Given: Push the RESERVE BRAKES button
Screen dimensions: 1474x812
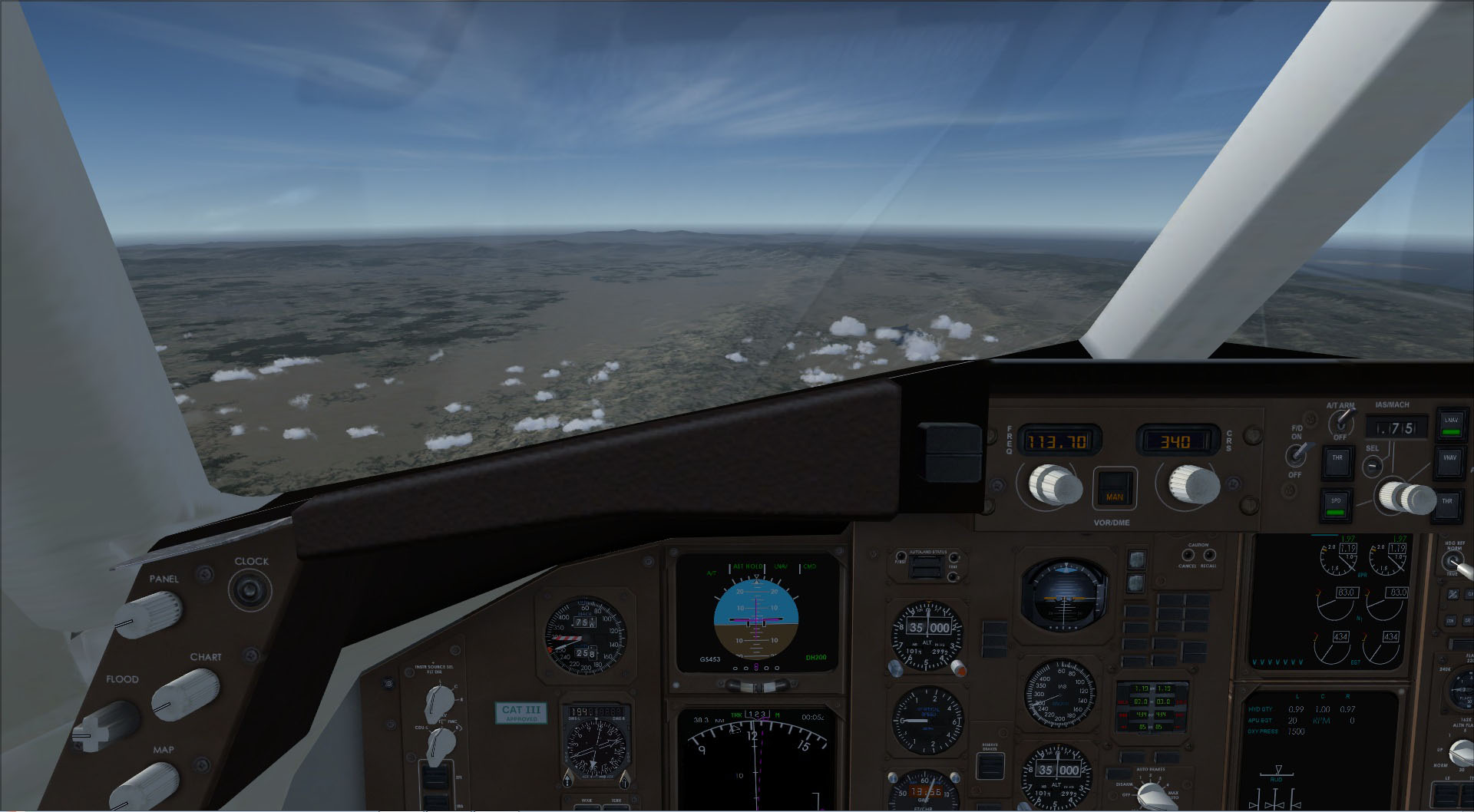Looking at the screenshot, I should tap(990, 765).
